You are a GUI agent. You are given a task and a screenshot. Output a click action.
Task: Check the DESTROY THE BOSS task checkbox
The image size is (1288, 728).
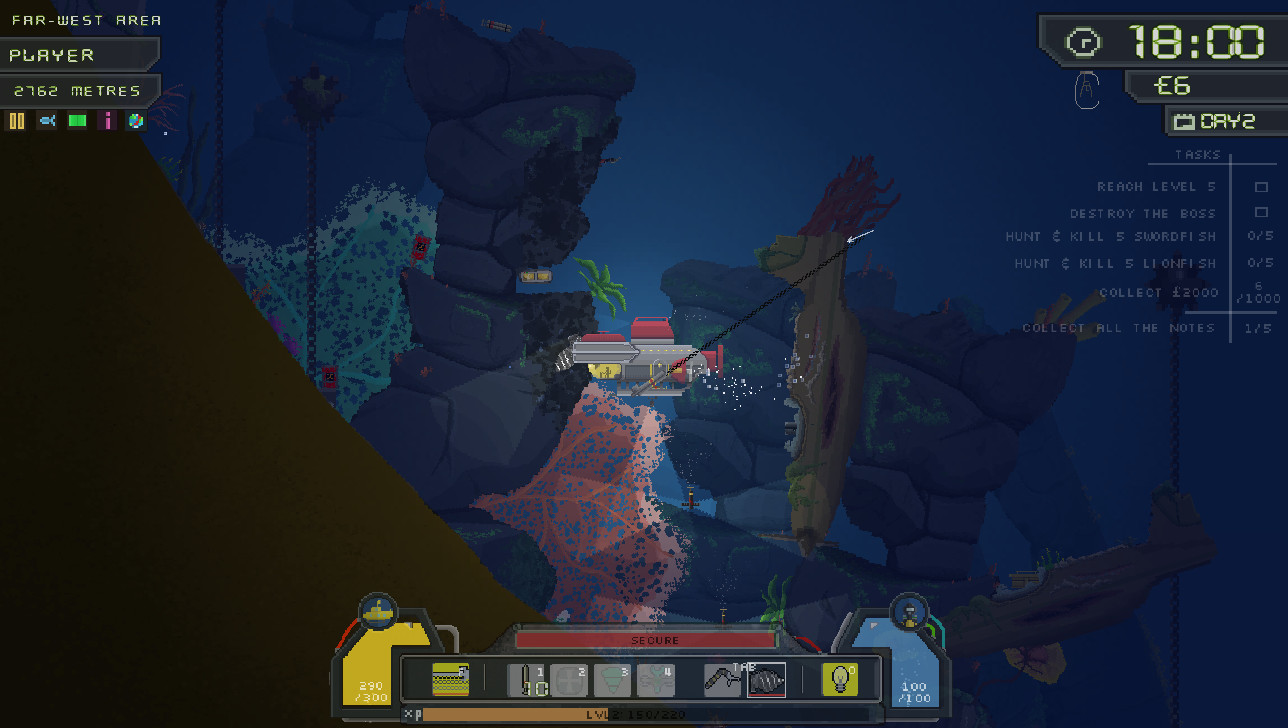pos(1259,213)
